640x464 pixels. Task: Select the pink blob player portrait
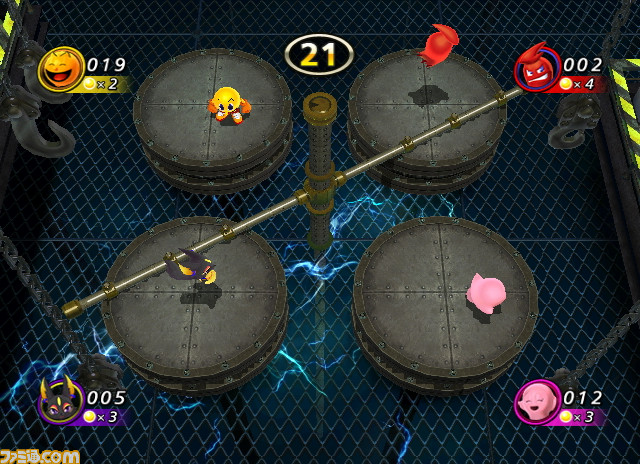pyautogui.click(x=536, y=402)
